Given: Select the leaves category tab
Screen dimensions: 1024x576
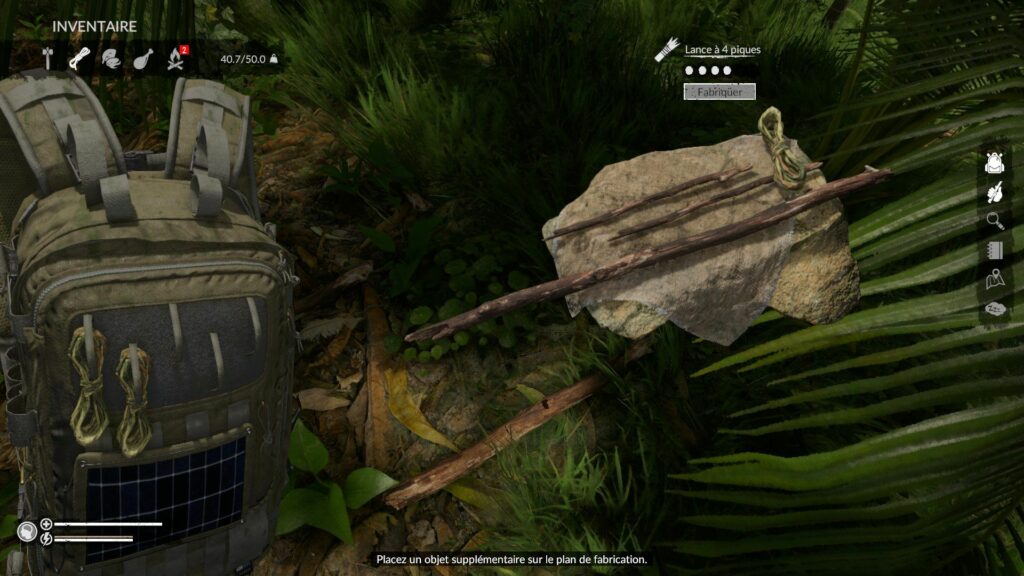Looking at the screenshot, I should (x=110, y=58).
